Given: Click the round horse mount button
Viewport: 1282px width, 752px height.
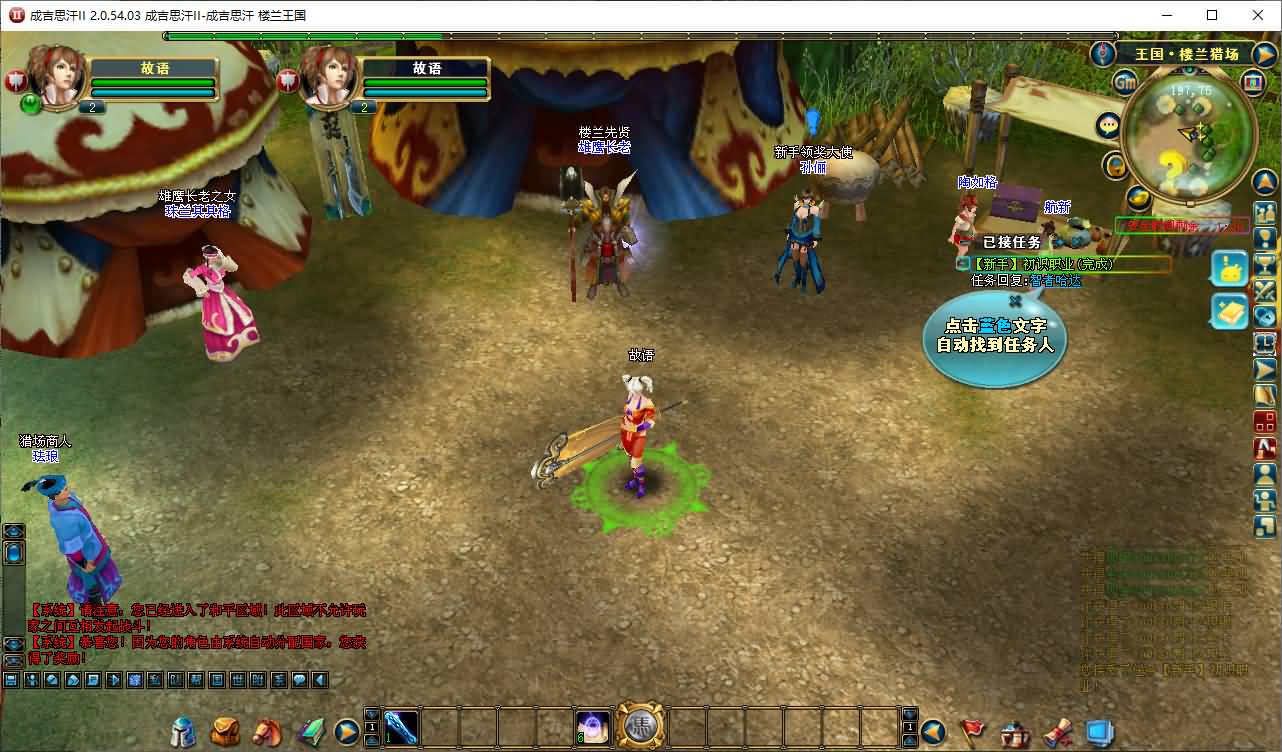Looking at the screenshot, I should (640, 727).
